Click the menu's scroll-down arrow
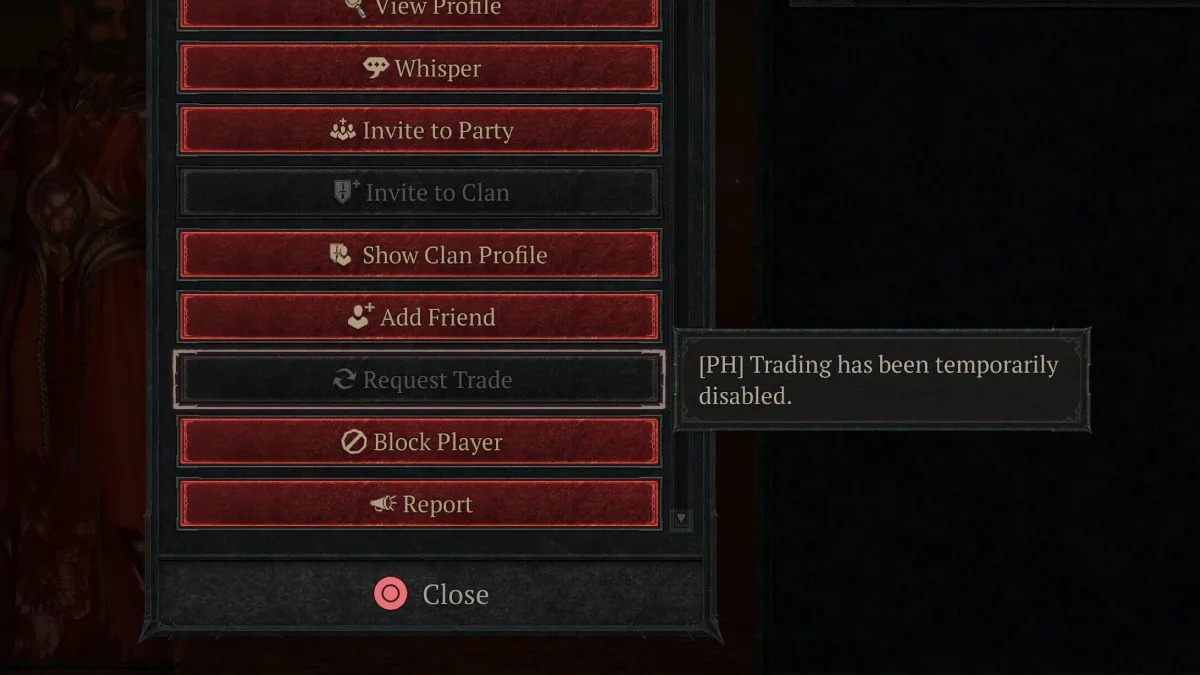The height and width of the screenshot is (675, 1200). click(x=681, y=518)
